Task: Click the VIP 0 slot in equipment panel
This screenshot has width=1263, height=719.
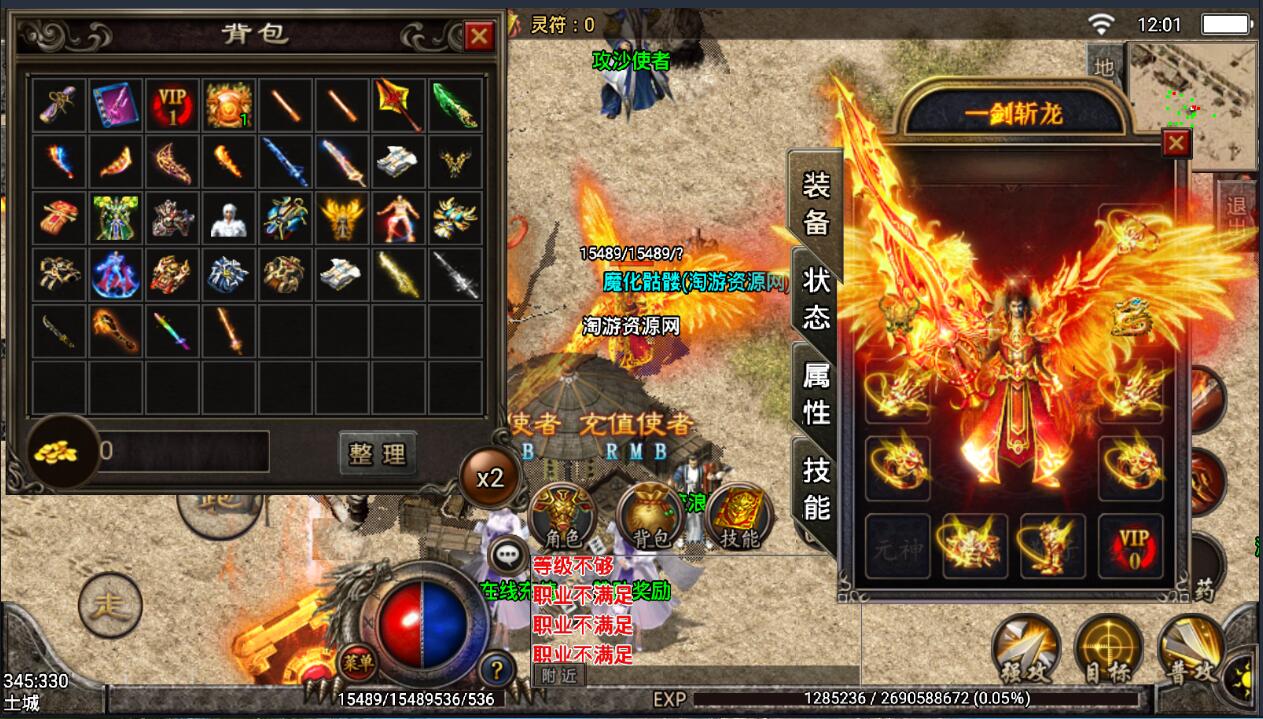Action: click(x=1131, y=546)
